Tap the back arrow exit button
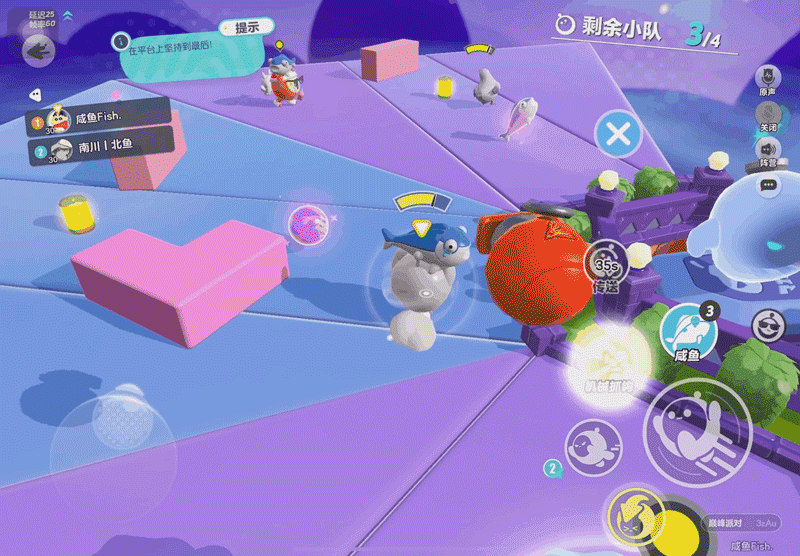Screen dimensions: 800x556 (x=39, y=49)
